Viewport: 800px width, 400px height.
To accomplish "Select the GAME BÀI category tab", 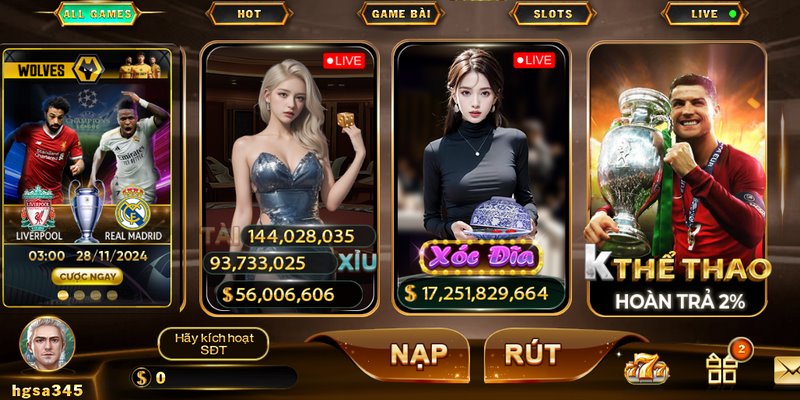I will (401, 14).
